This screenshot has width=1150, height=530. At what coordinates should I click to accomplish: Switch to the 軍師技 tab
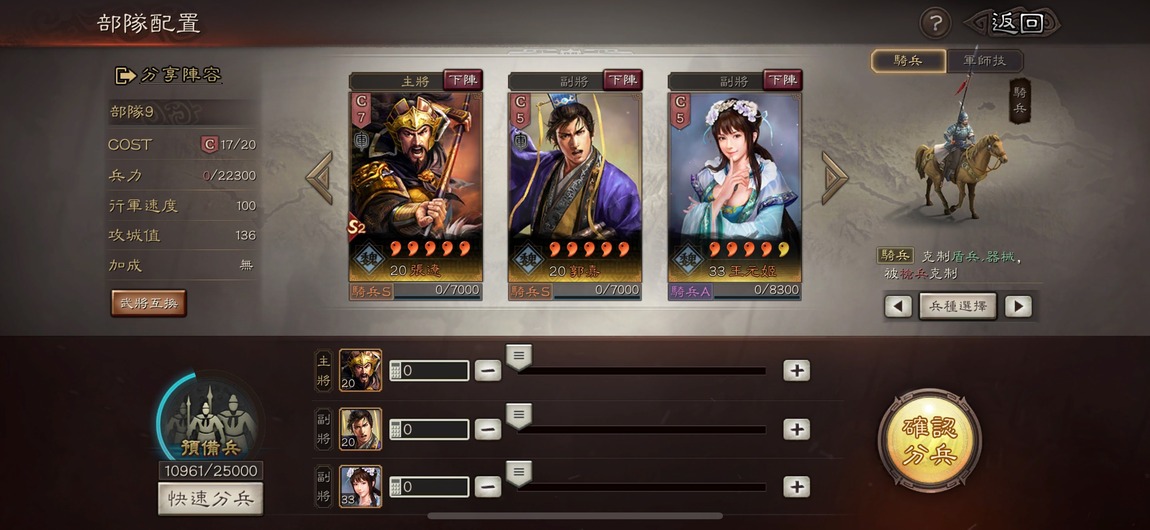pos(984,61)
